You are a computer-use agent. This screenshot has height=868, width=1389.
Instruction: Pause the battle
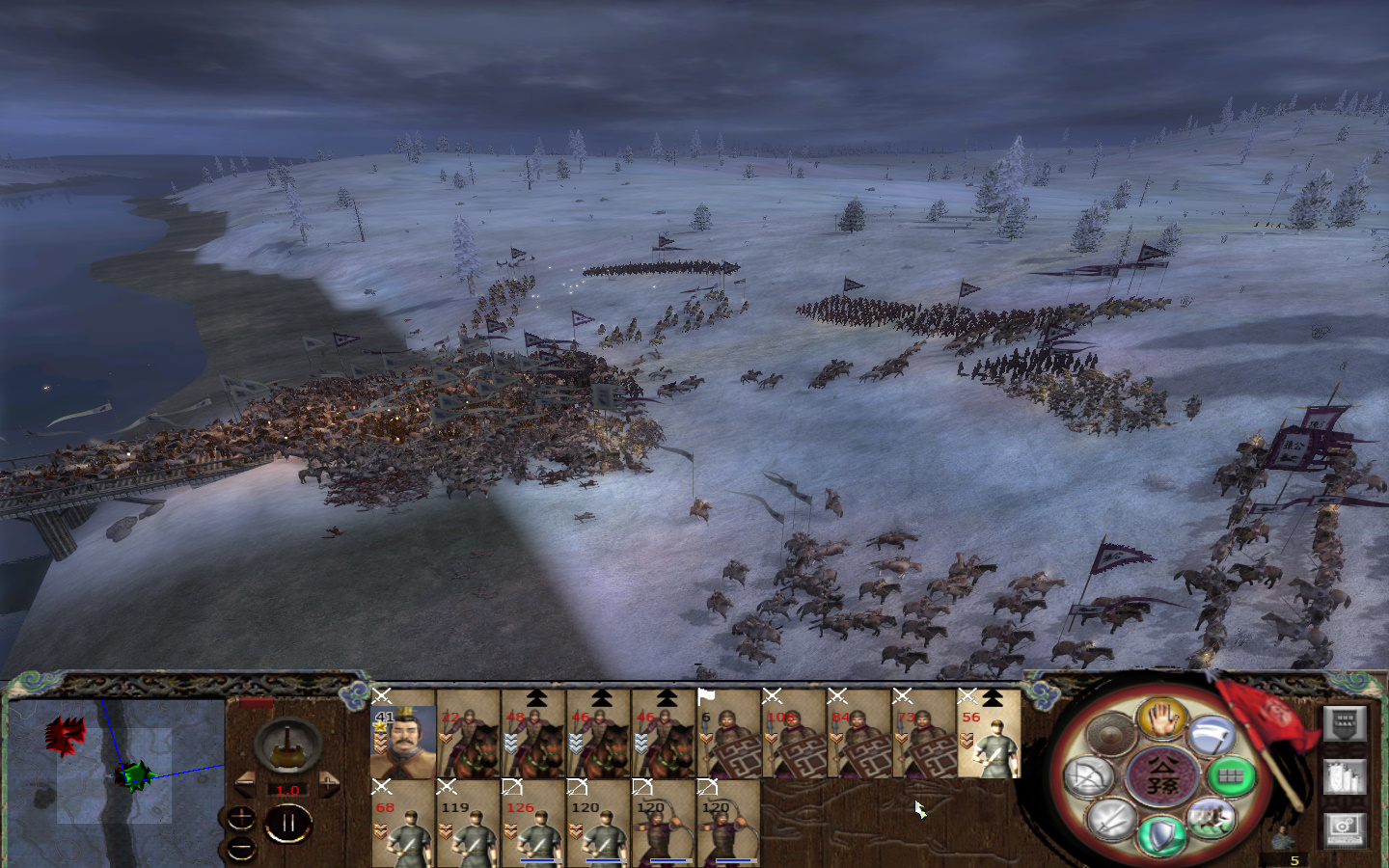point(288,823)
